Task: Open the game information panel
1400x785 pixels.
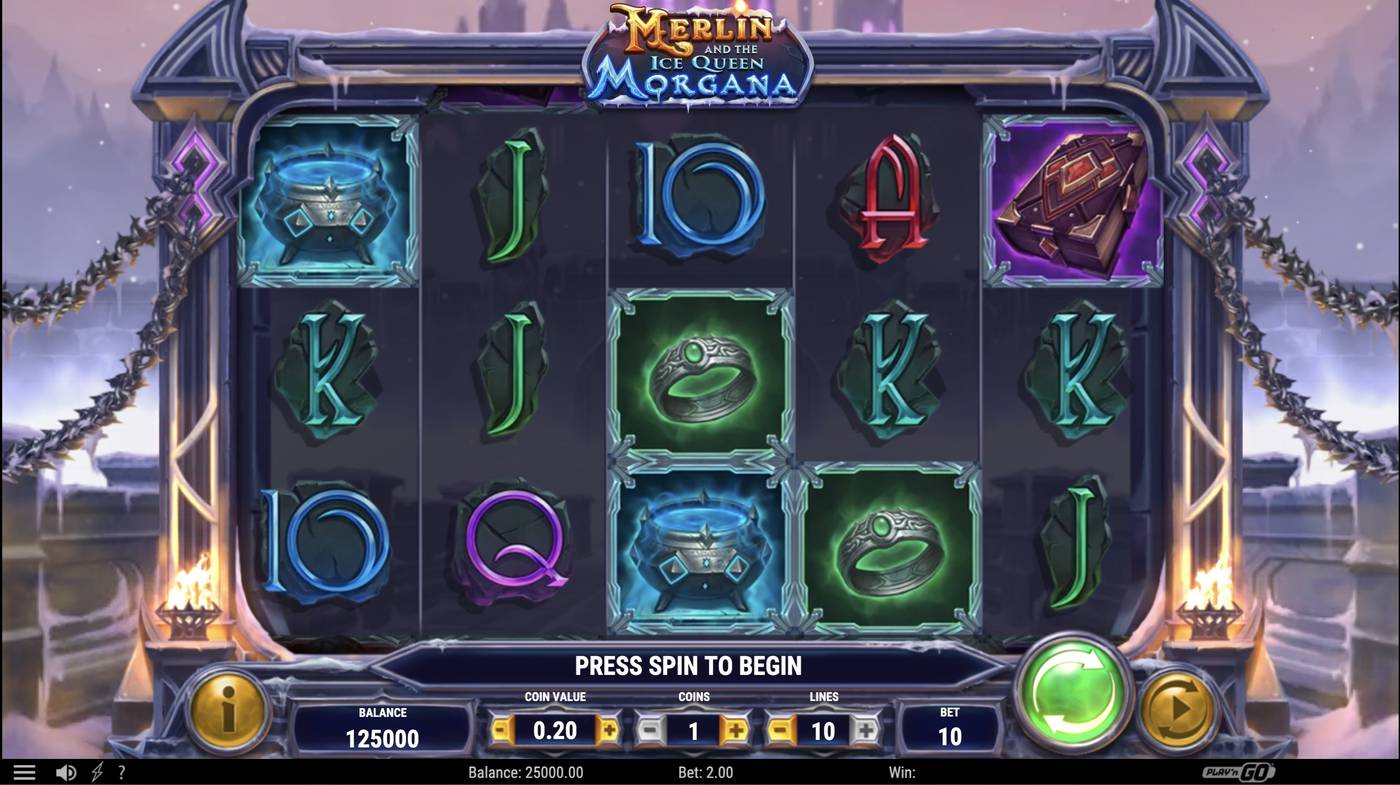Action: point(228,715)
